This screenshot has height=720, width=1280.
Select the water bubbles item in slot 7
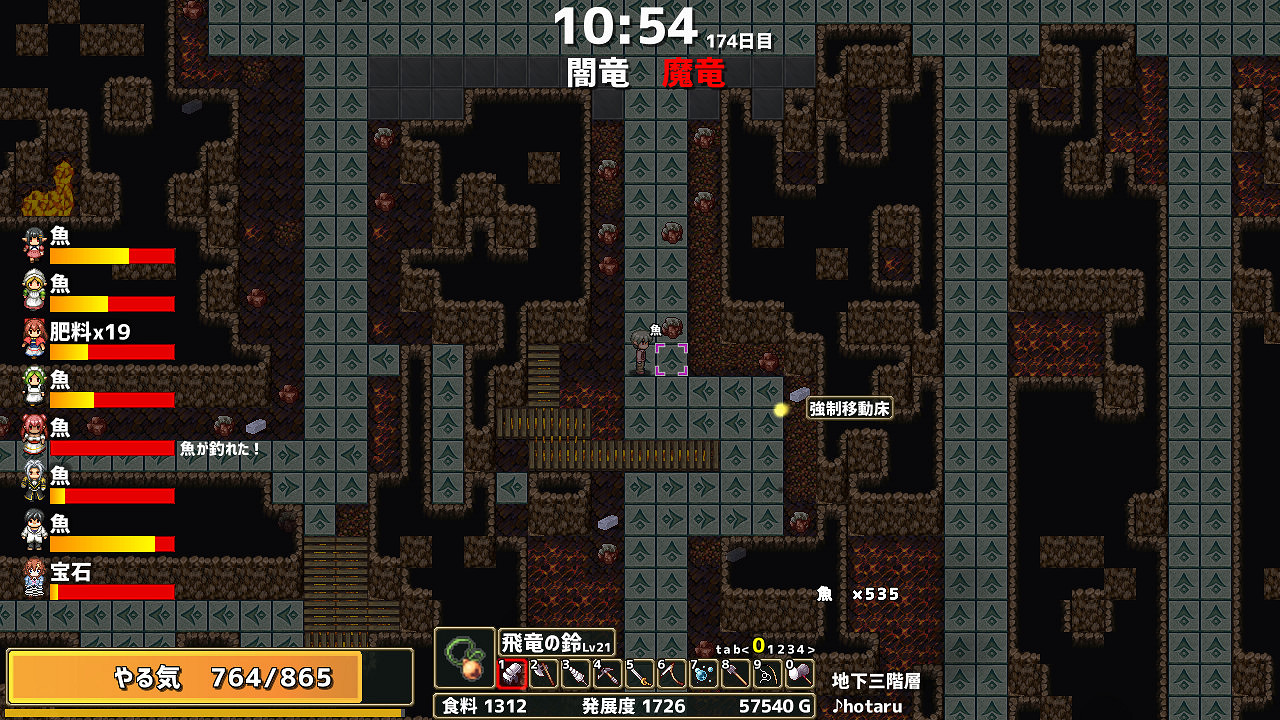point(705,673)
